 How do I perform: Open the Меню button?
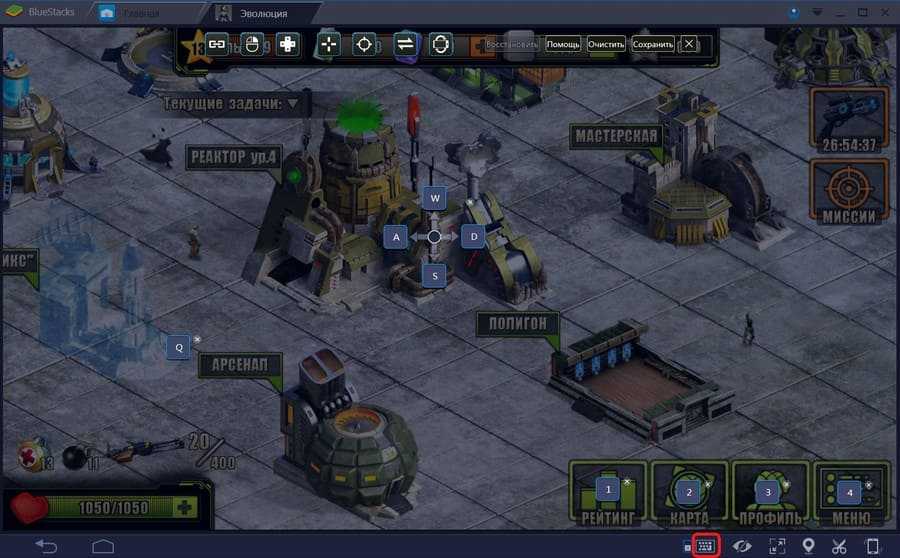coord(850,496)
